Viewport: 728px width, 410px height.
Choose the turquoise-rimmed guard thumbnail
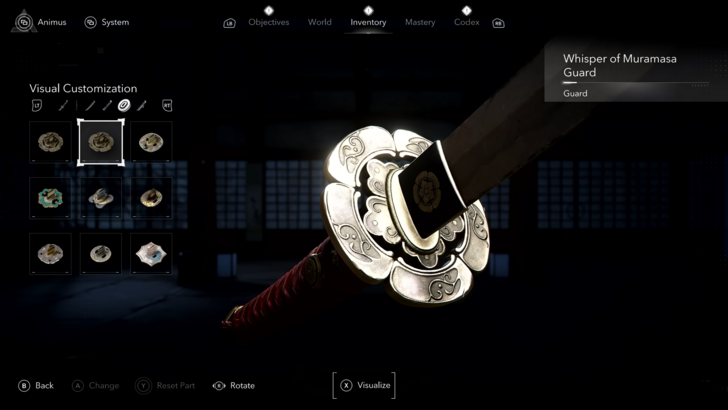pyautogui.click(x=50, y=198)
